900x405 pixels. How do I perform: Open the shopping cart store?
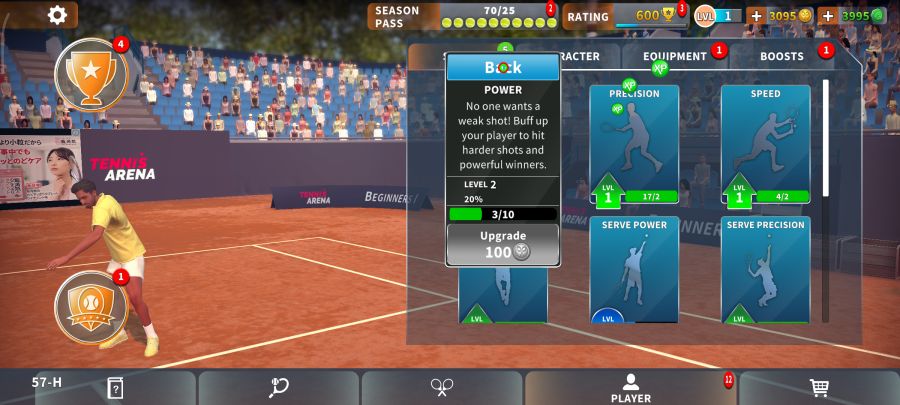tap(819, 388)
